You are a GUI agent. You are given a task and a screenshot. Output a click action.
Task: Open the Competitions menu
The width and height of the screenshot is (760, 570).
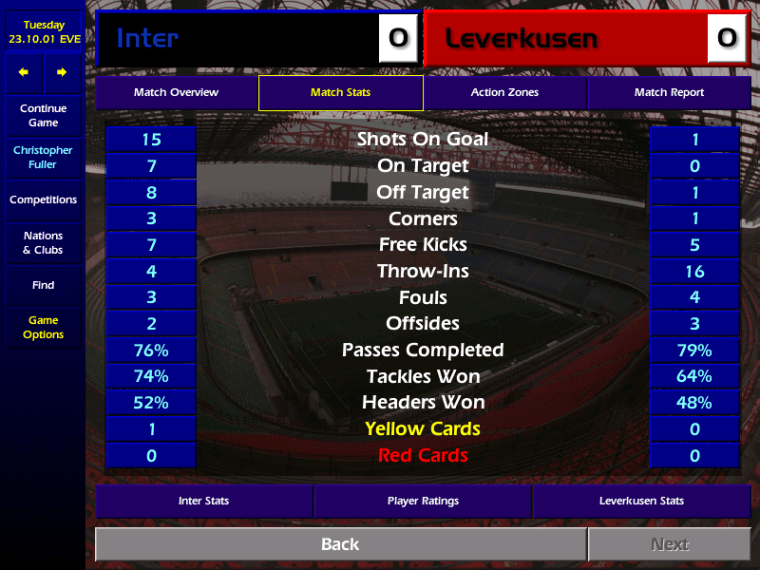point(43,200)
